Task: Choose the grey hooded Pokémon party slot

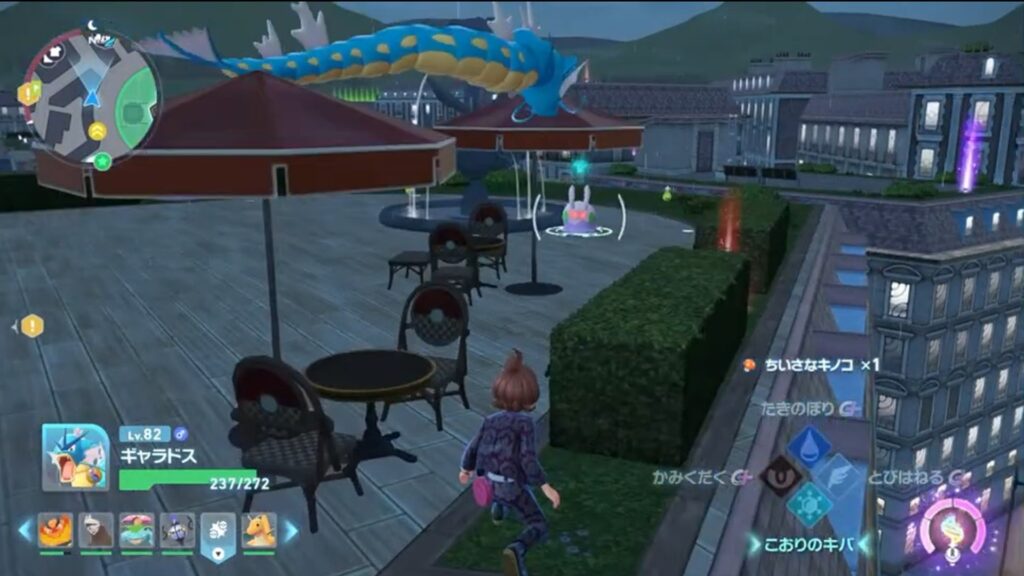Action: click(x=96, y=530)
